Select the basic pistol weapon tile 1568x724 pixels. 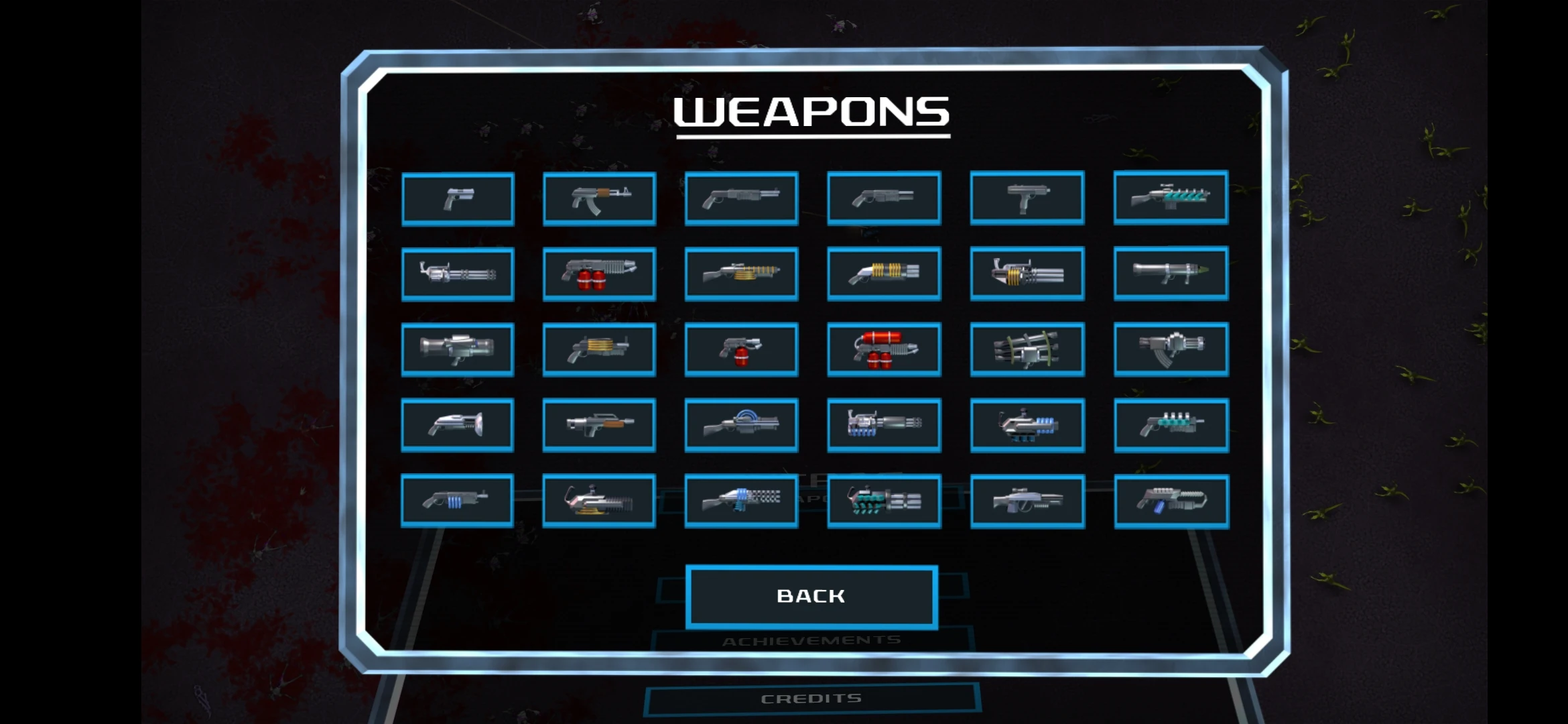coord(458,199)
